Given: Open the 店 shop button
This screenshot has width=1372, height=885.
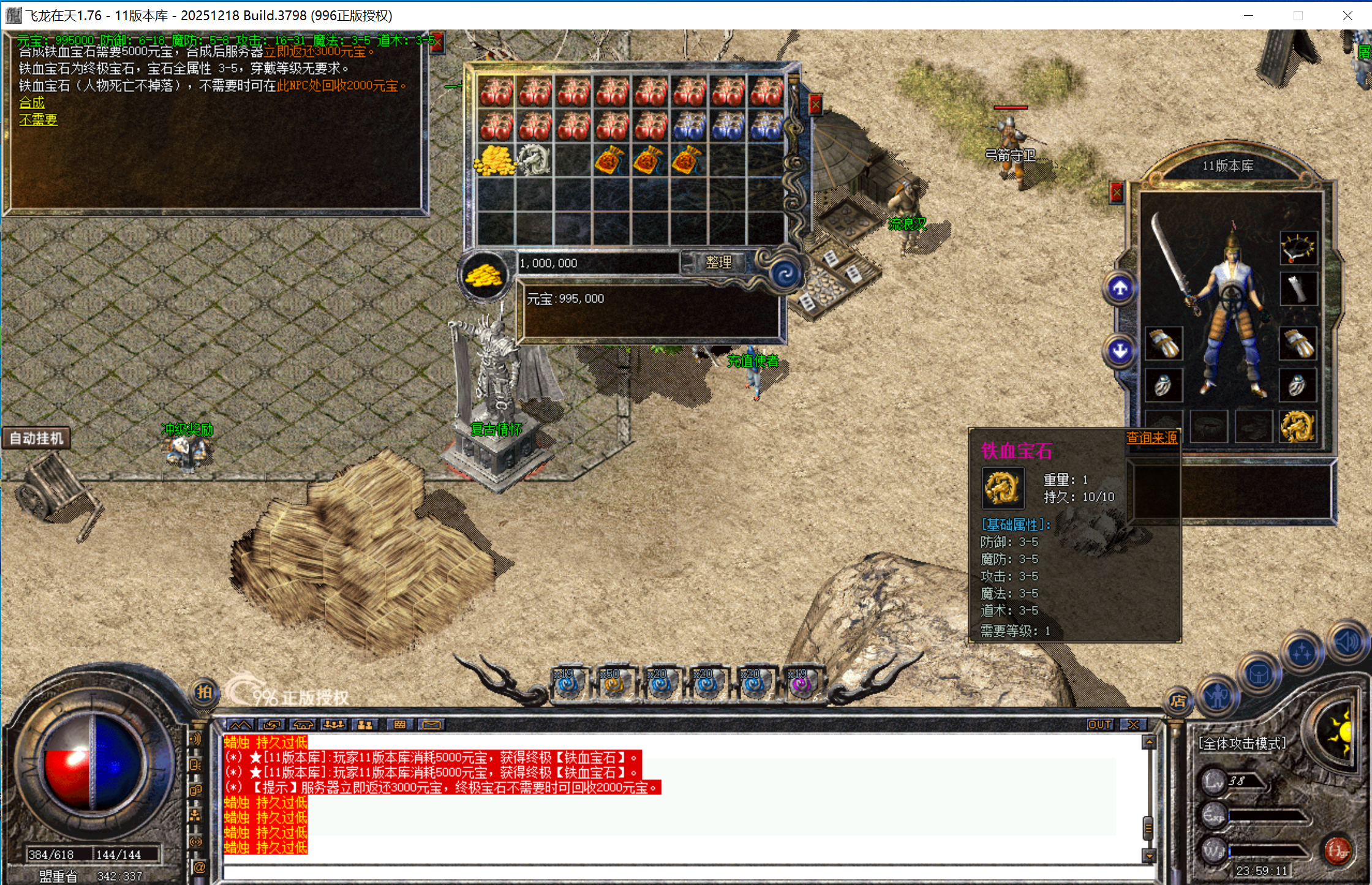Looking at the screenshot, I should click(x=1178, y=701).
